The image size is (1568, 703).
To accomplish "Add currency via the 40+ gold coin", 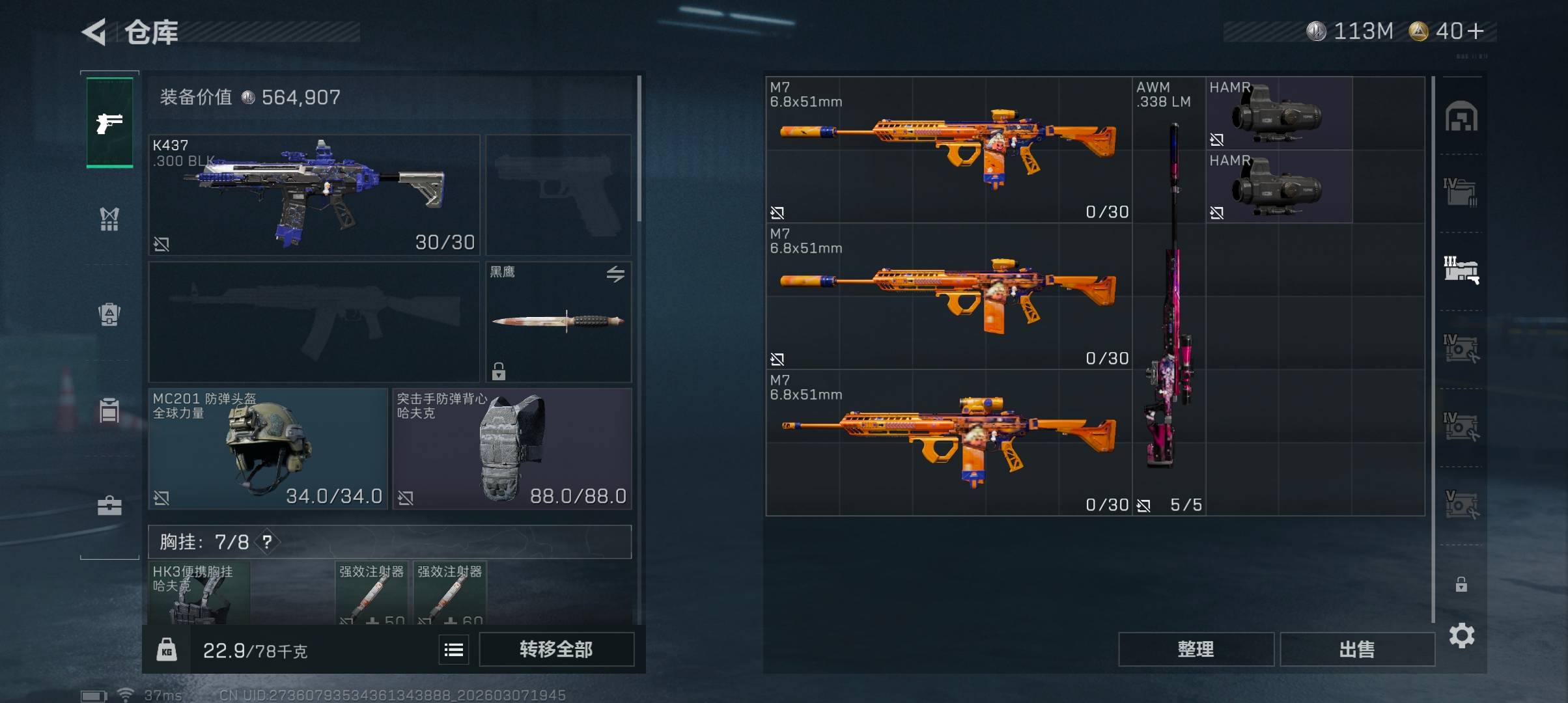I will pos(1447,31).
